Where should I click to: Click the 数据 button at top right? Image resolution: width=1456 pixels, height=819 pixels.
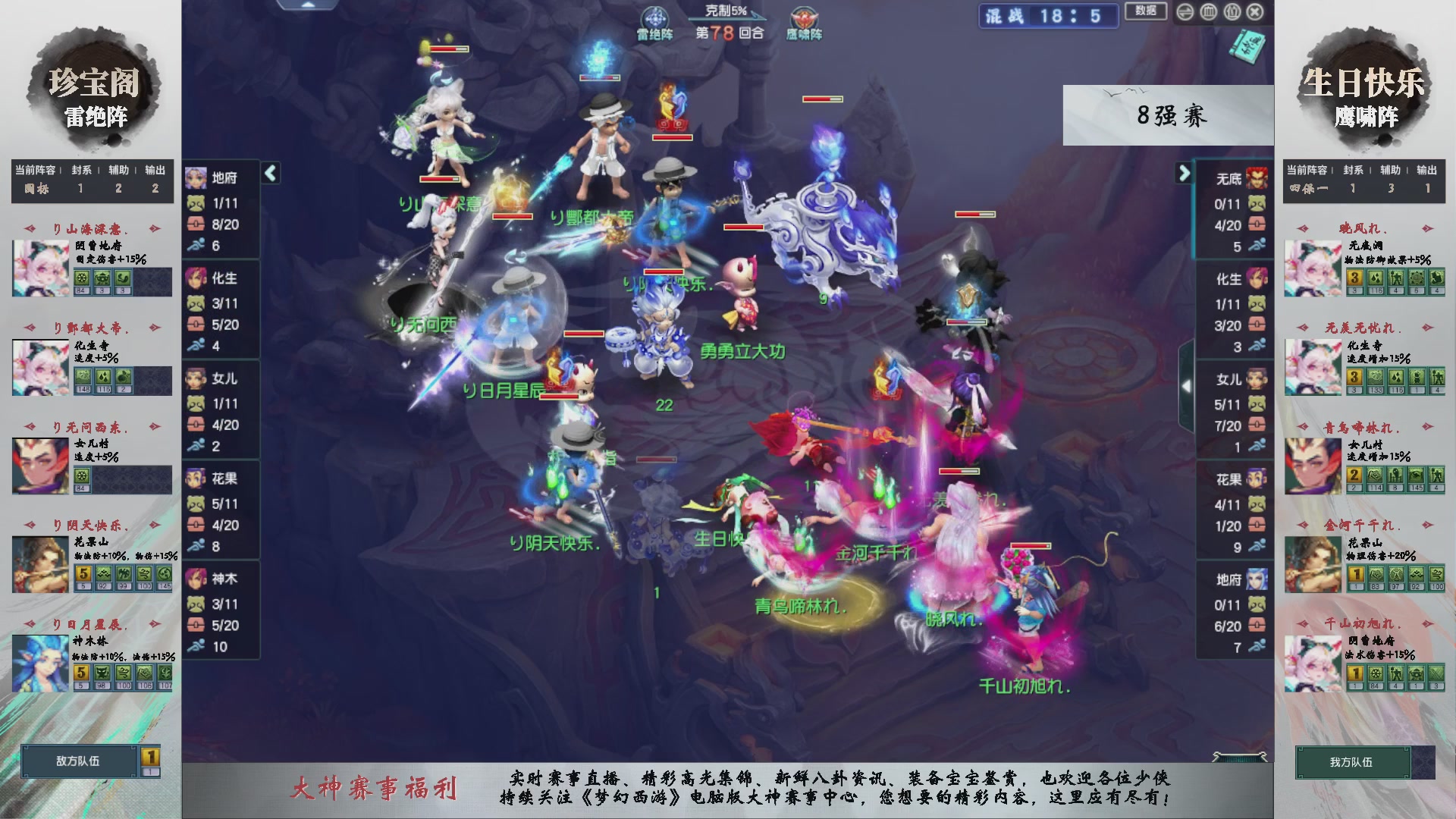1146,12
